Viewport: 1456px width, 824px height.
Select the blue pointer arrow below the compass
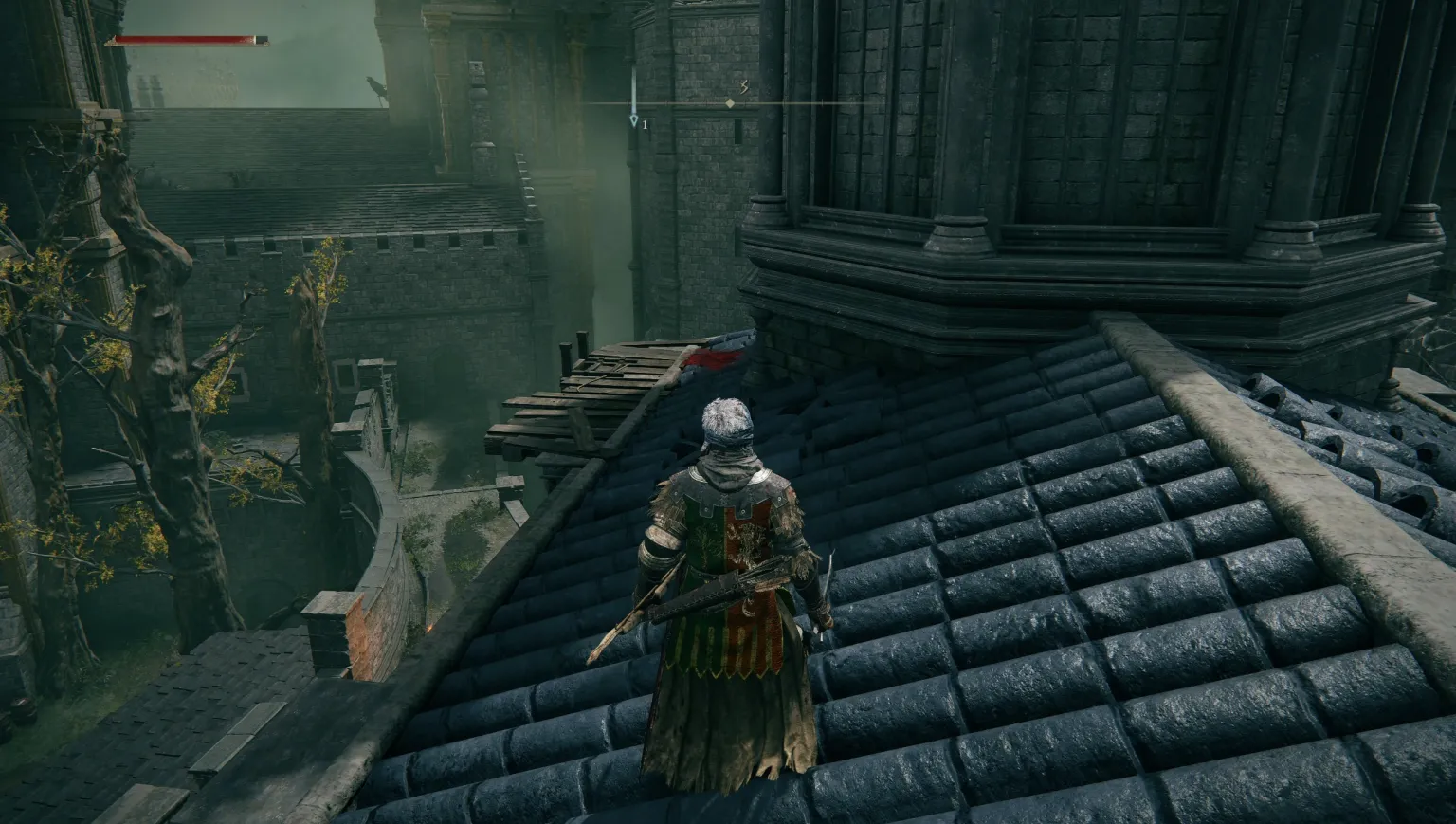[633, 120]
